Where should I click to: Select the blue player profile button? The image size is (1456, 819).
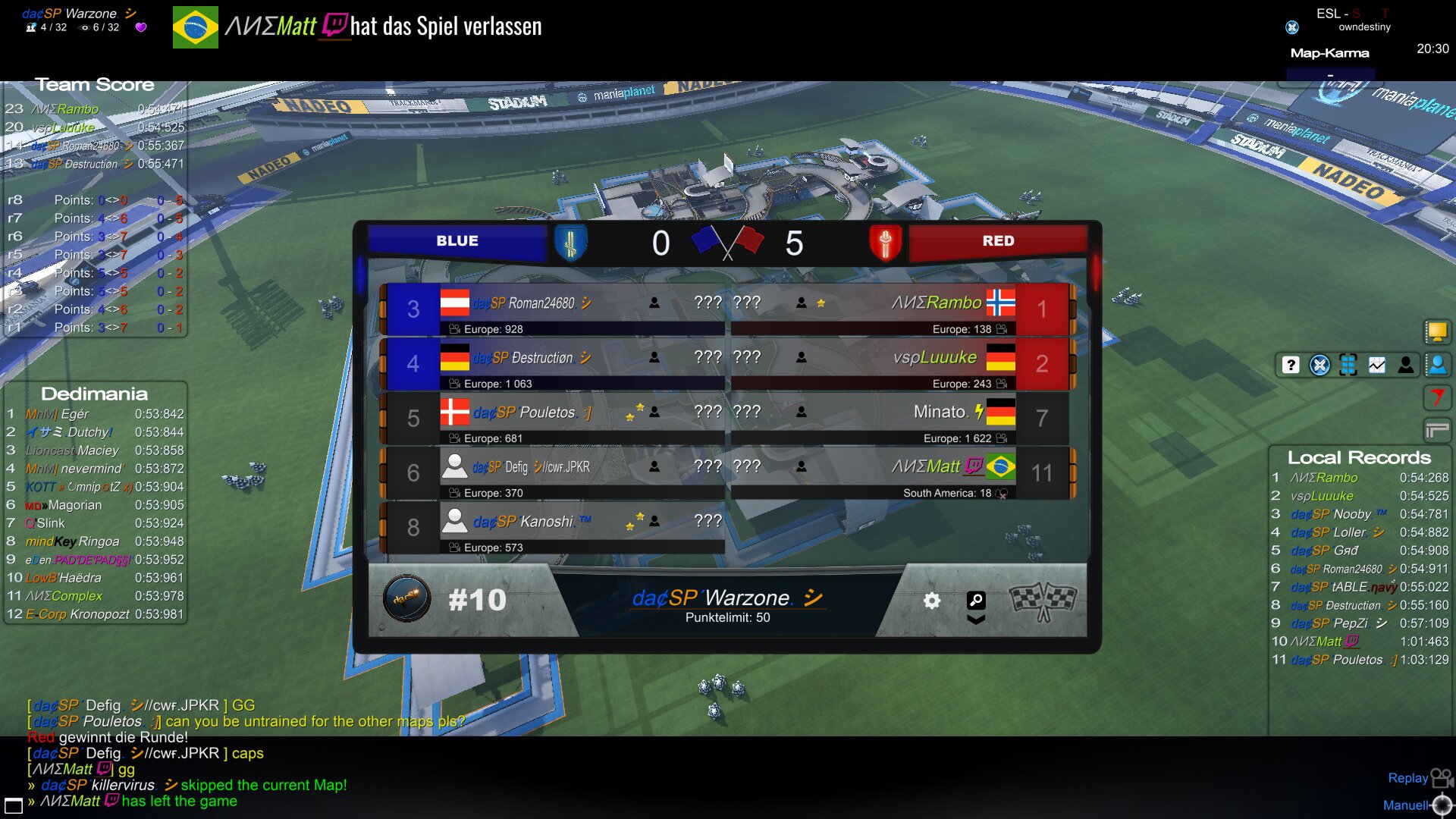coord(1437,365)
